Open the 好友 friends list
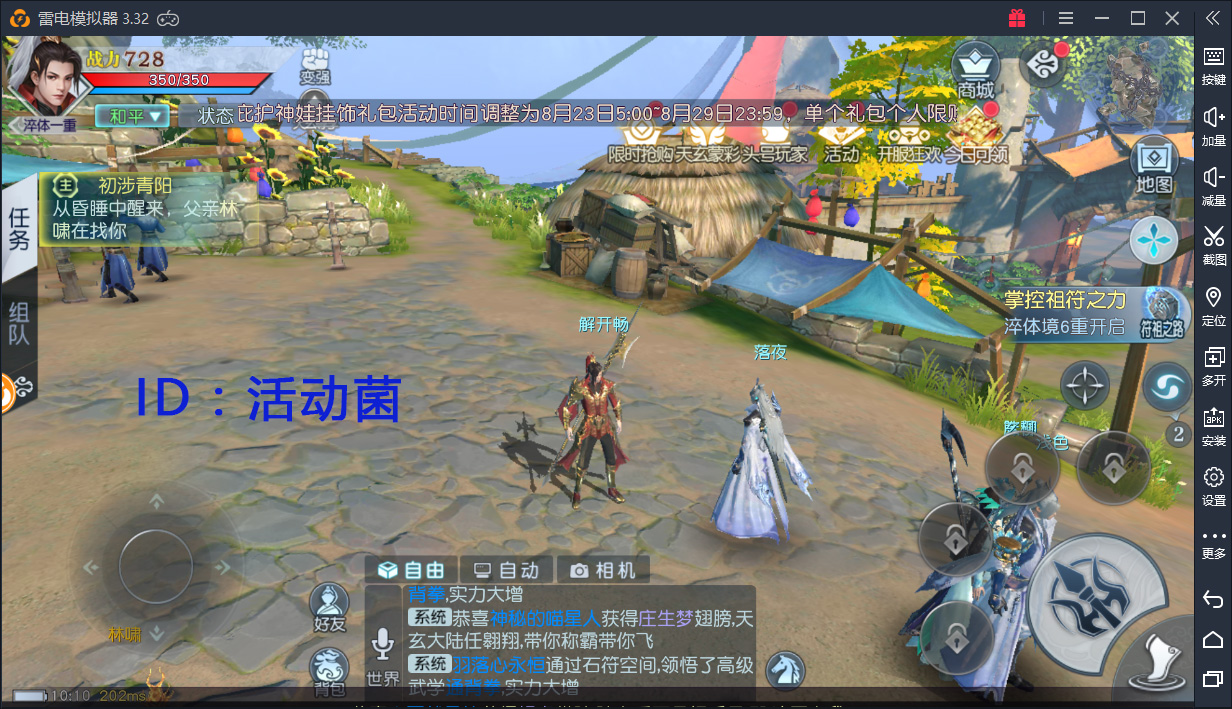The height and width of the screenshot is (709, 1232). click(x=329, y=606)
